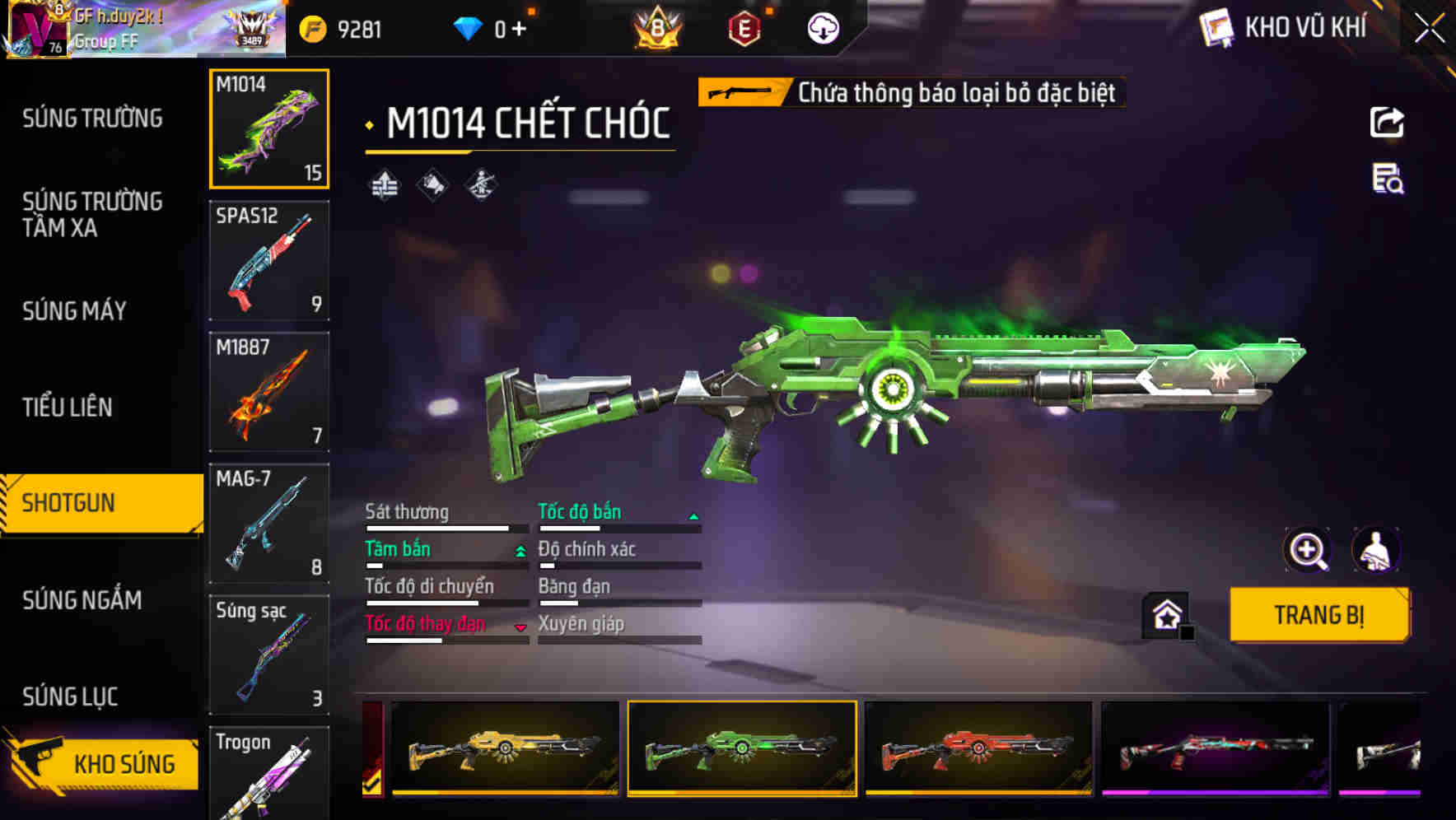Close the weapon vault screen
This screenshot has height=820, width=1456.
point(1429,29)
